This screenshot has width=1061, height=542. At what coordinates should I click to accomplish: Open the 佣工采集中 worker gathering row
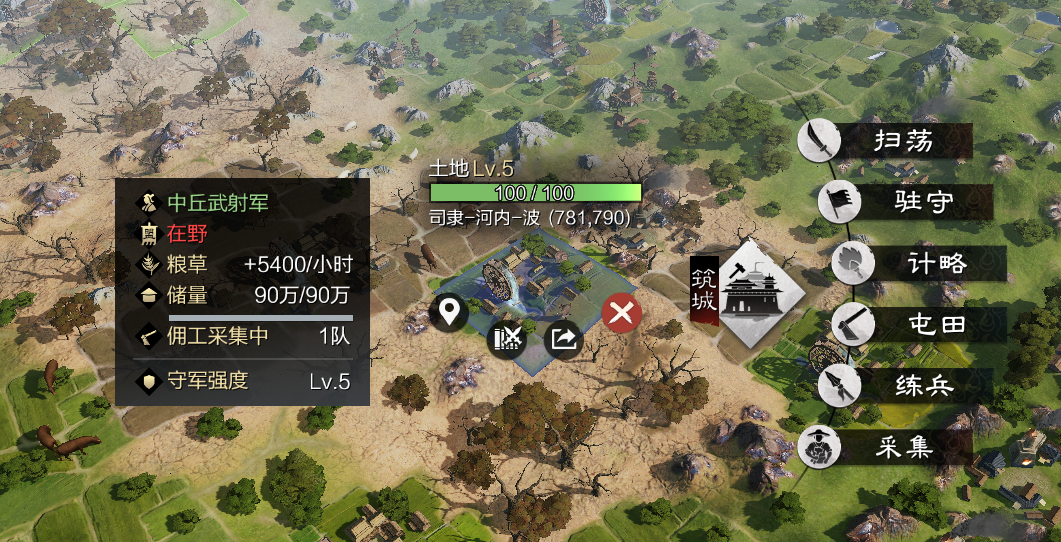coord(243,336)
